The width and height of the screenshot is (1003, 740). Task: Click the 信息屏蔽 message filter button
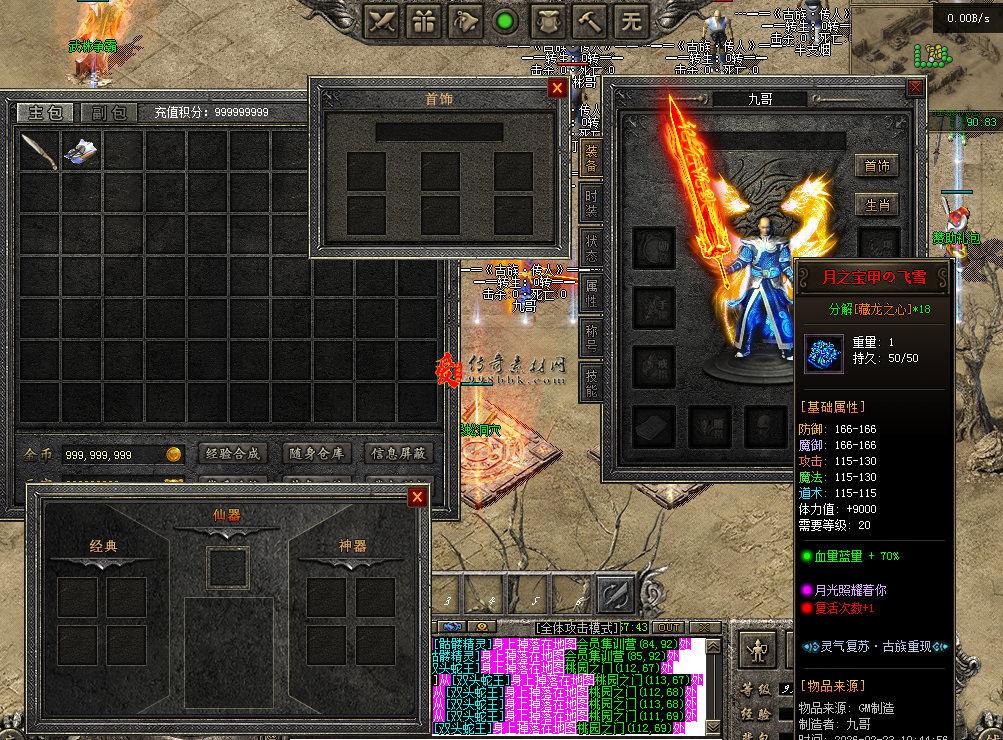coord(398,453)
